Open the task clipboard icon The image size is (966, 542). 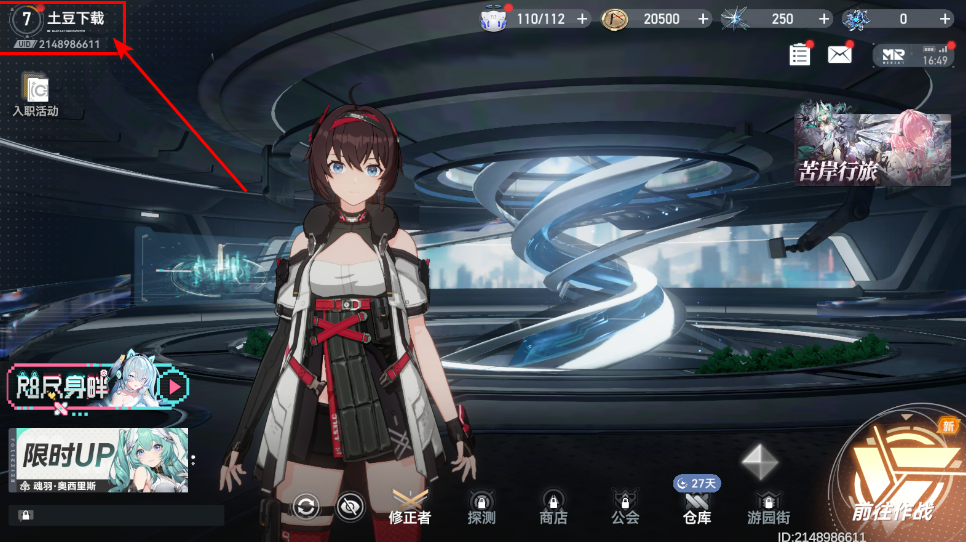tap(799, 55)
